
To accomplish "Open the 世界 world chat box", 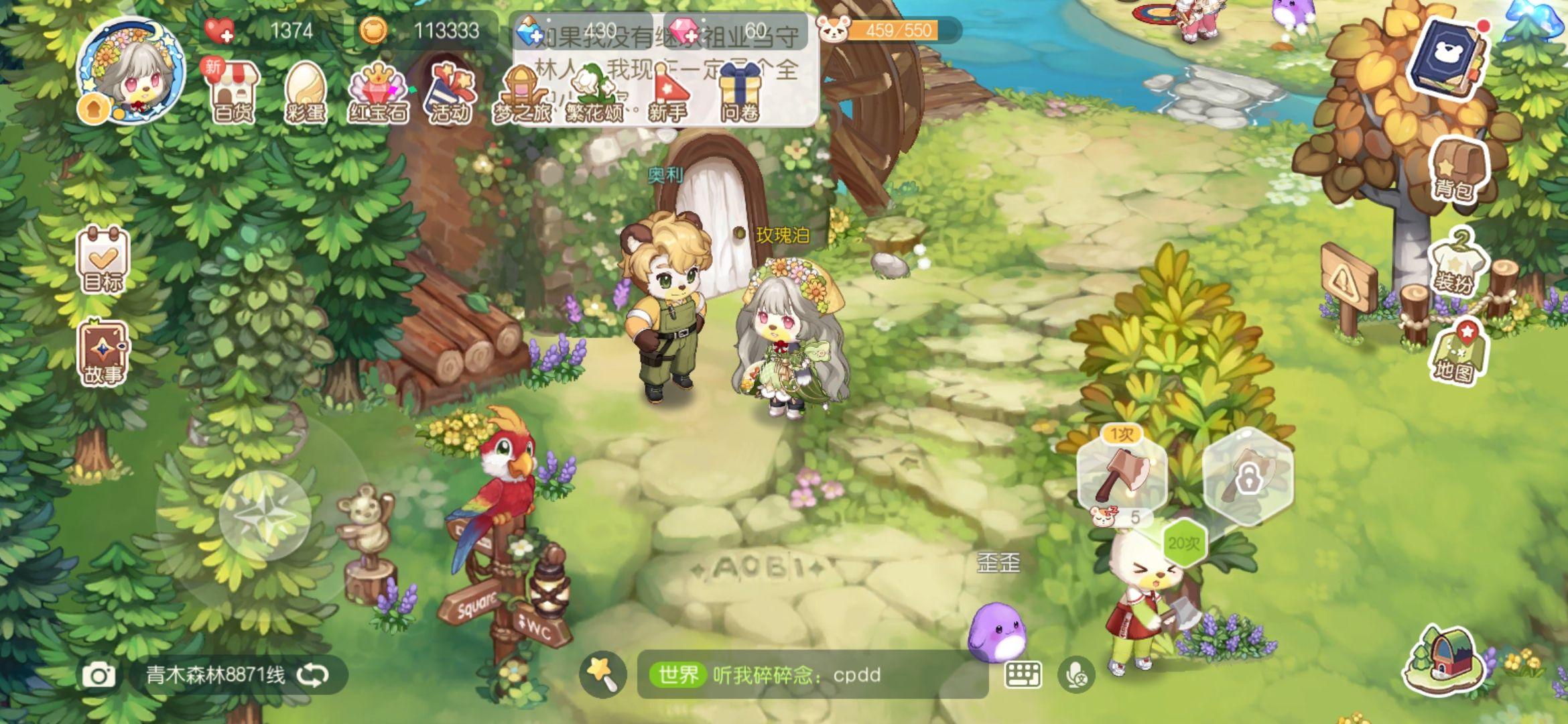I will [x=811, y=675].
